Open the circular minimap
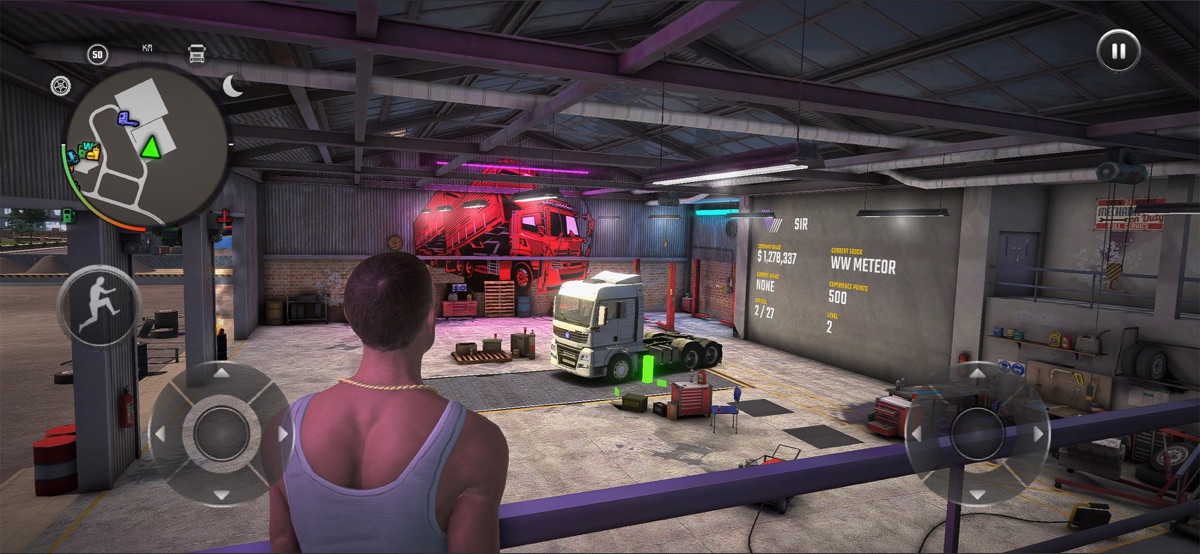1200x554 pixels. tap(146, 146)
